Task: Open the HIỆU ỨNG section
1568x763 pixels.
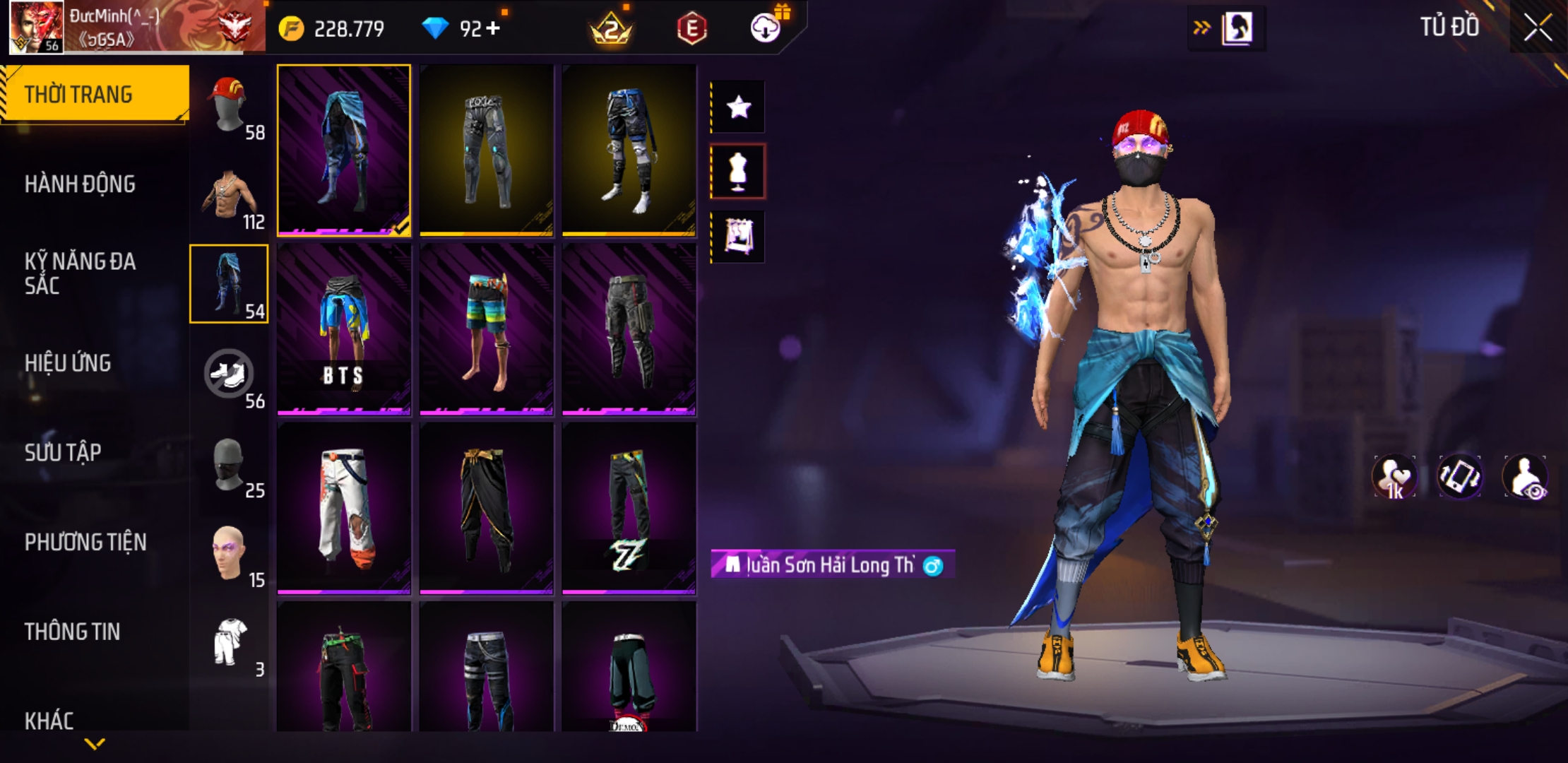Action: (68, 363)
